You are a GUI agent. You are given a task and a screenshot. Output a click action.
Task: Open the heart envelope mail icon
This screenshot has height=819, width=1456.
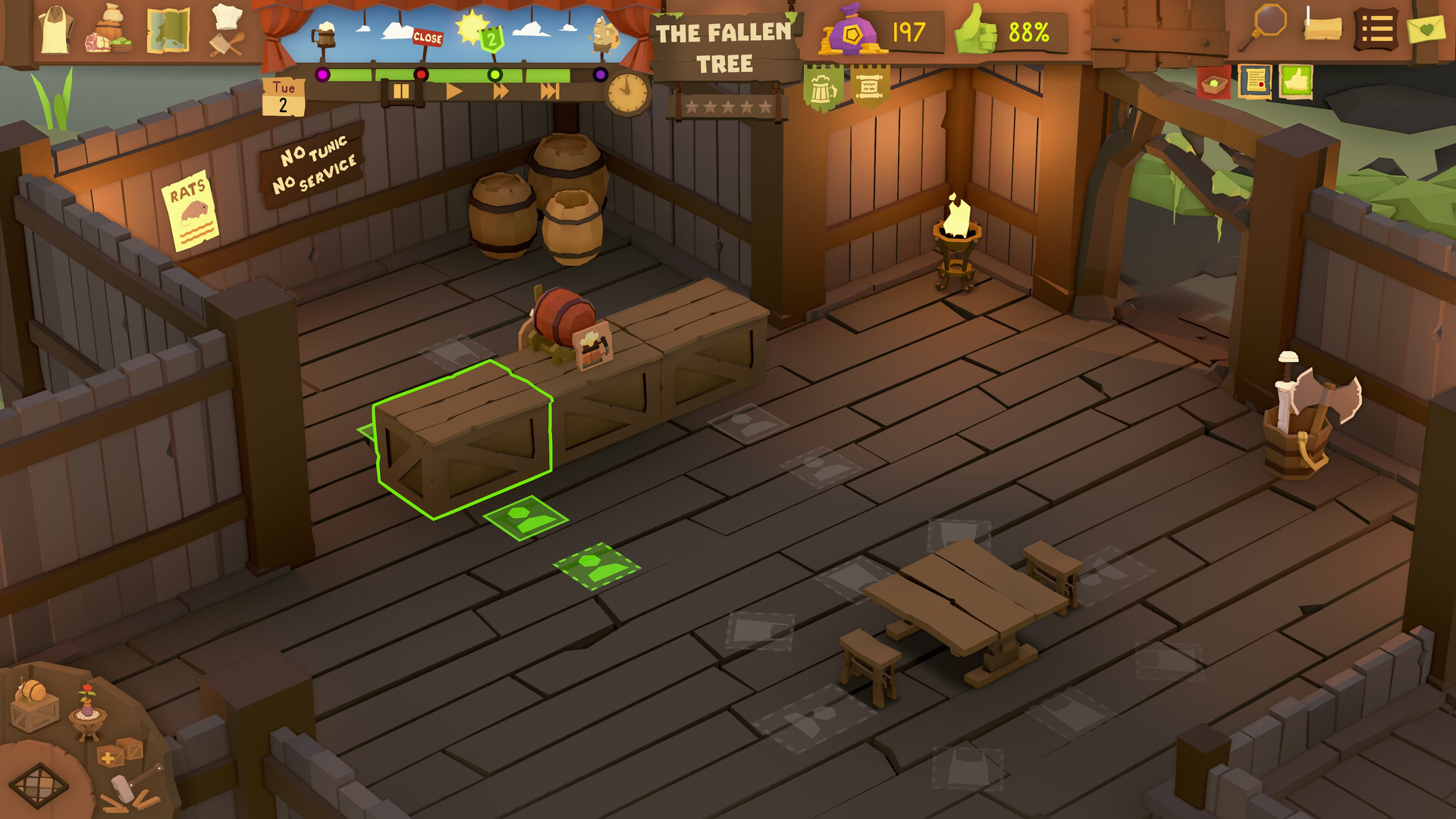click(1426, 29)
